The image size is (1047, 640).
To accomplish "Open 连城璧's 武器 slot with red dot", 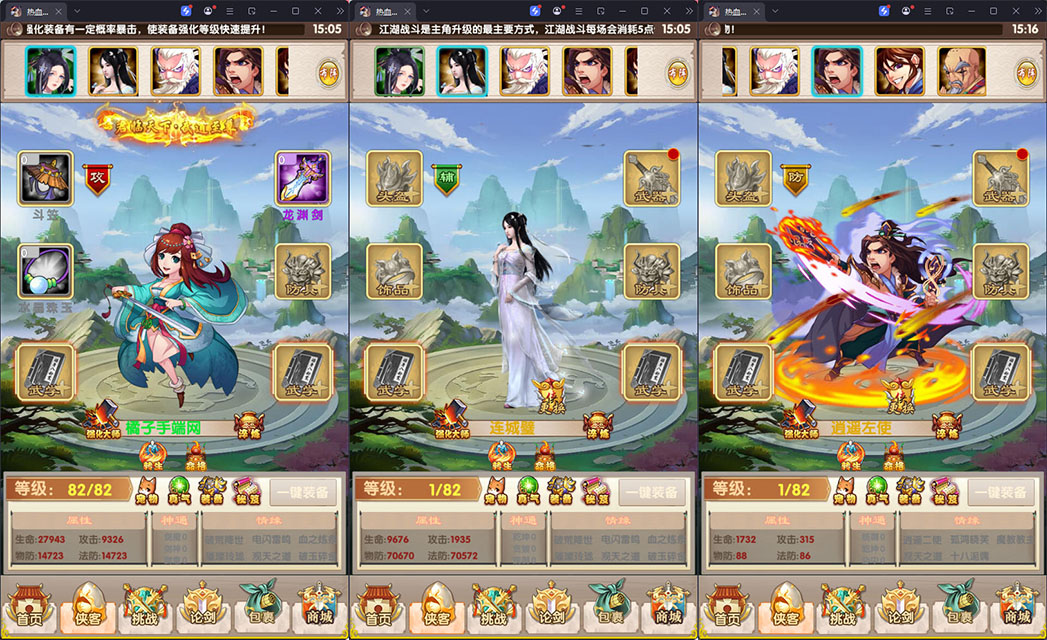I will click(651, 179).
